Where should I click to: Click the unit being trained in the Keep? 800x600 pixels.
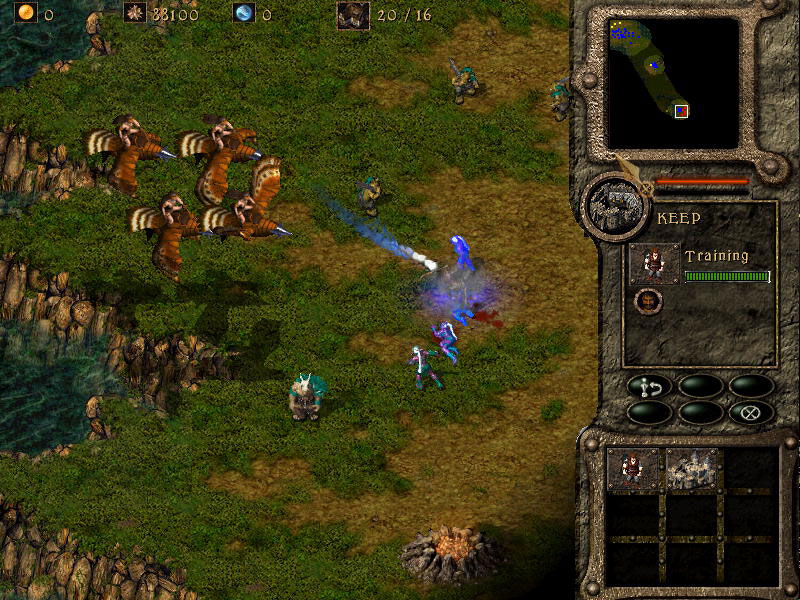tap(655, 264)
